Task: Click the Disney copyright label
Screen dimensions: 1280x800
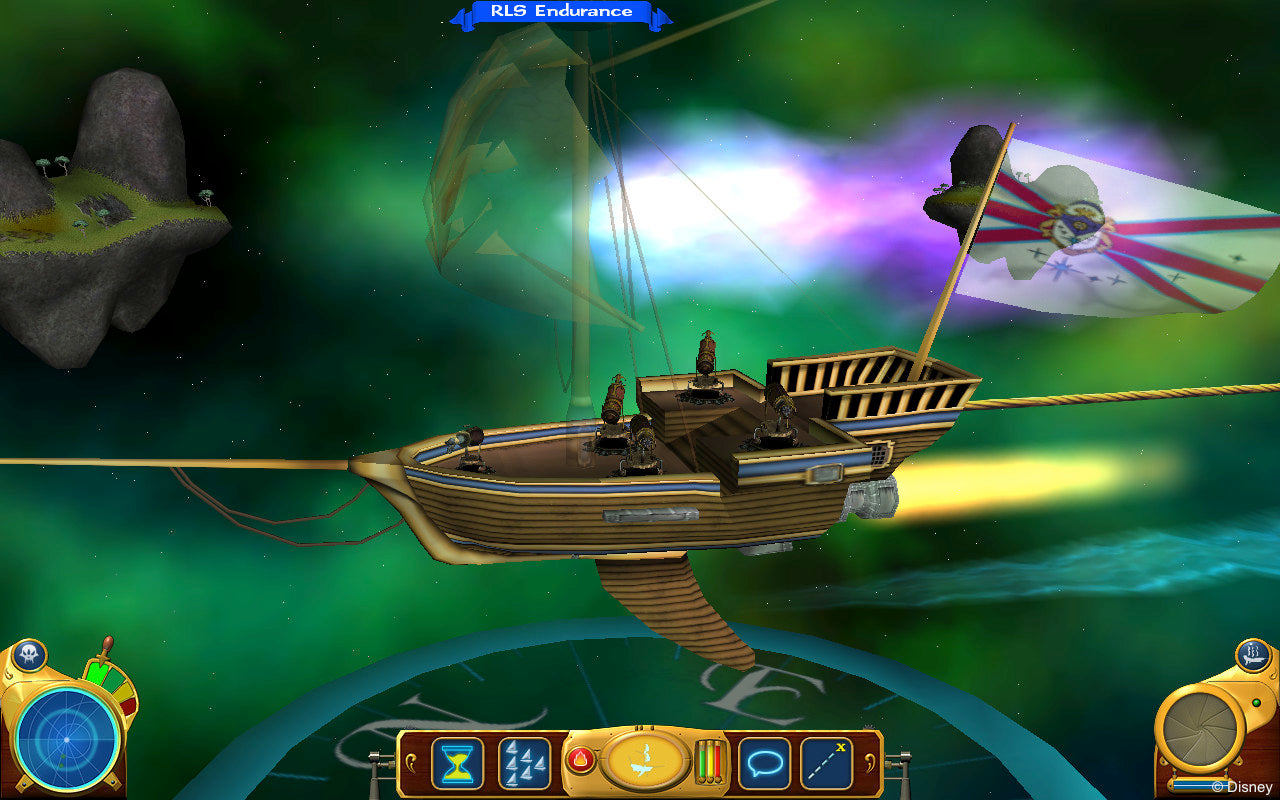Action: click(x=1243, y=788)
